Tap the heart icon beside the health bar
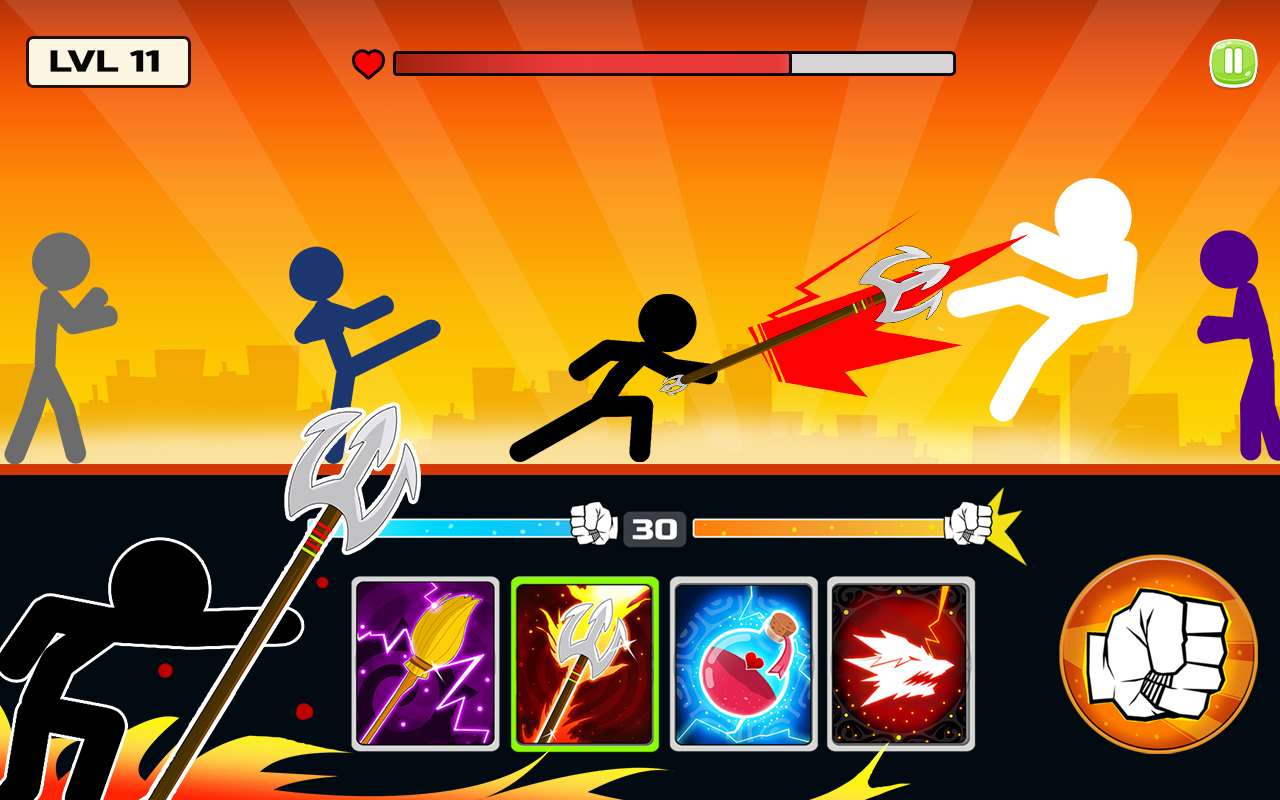This screenshot has width=1280, height=800. 368,64
